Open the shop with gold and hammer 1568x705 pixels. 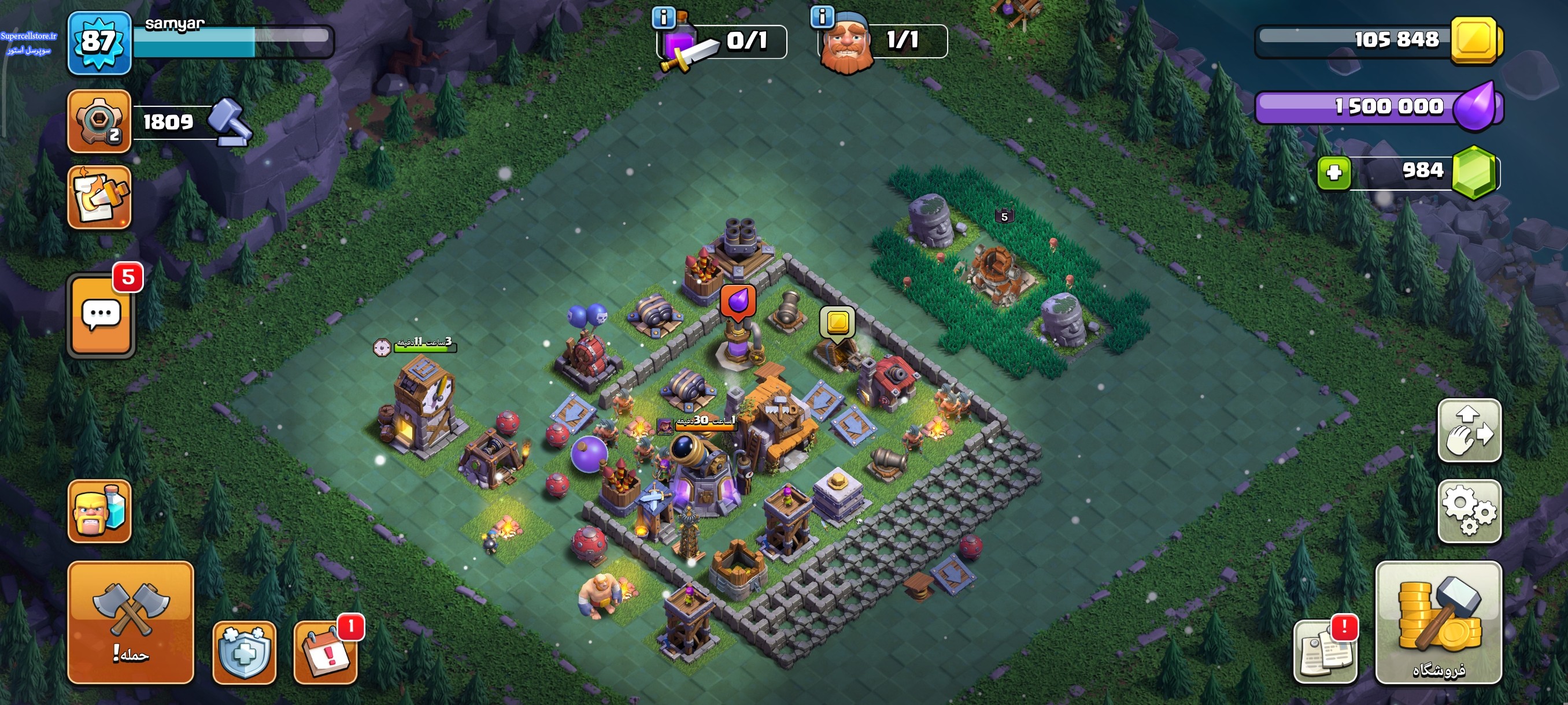pyautogui.click(x=1438, y=622)
